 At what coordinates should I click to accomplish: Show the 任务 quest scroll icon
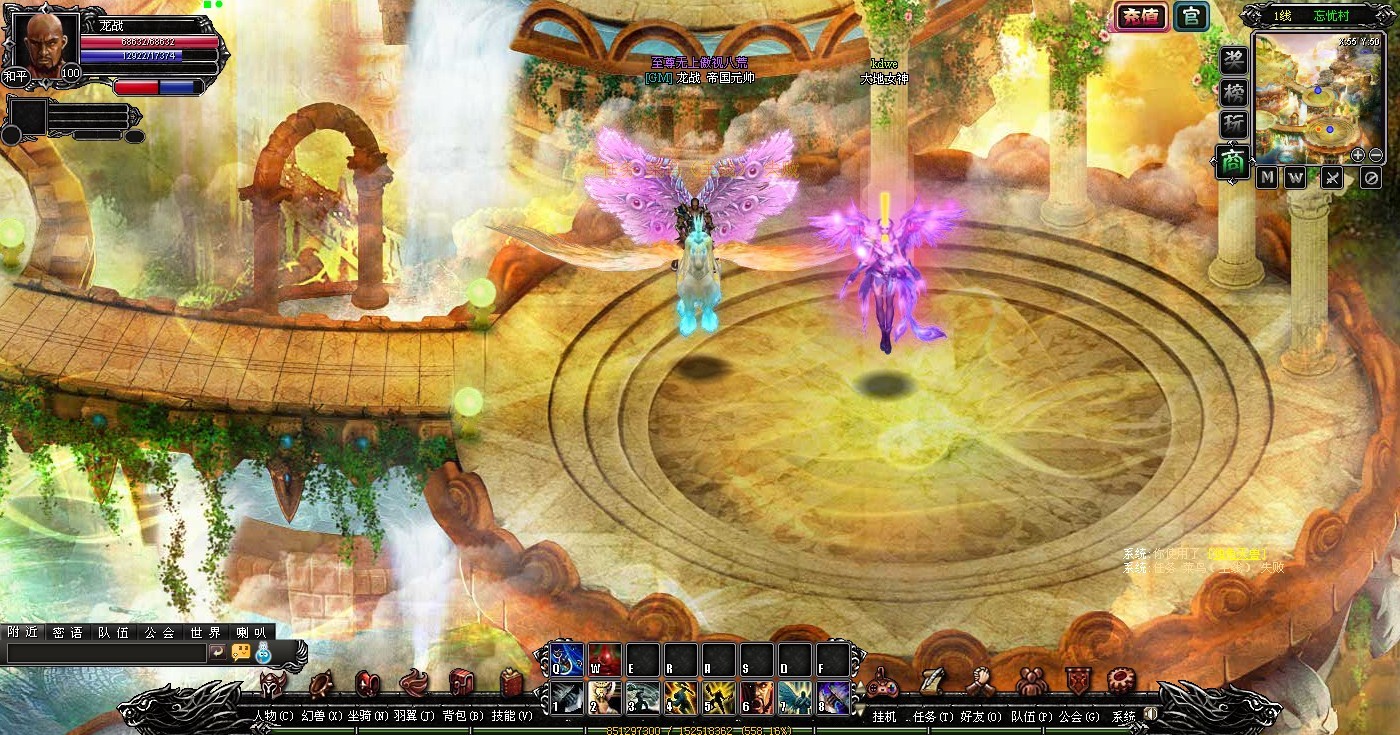point(930,682)
